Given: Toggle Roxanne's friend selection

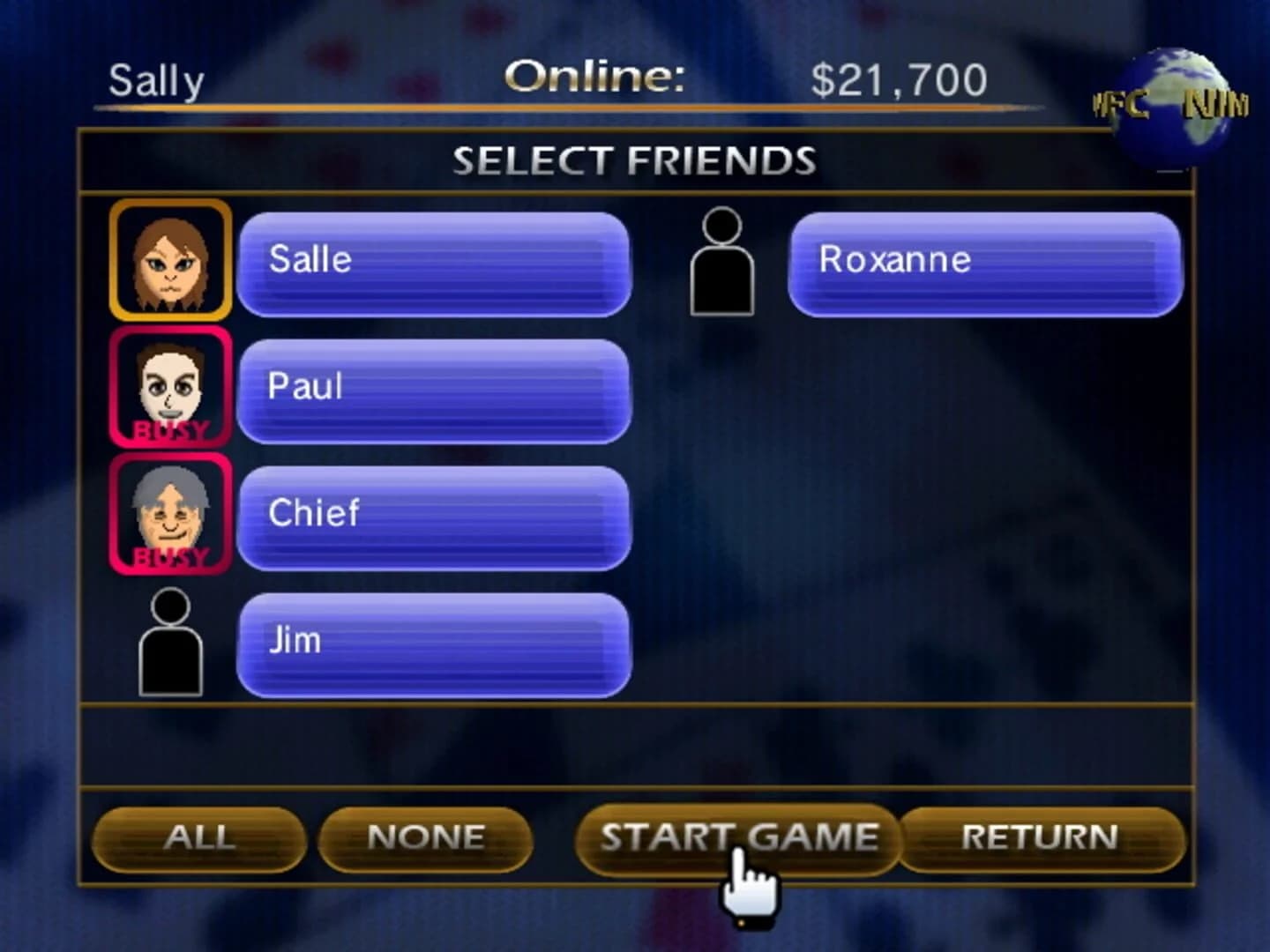Looking at the screenshot, I should click(986, 259).
